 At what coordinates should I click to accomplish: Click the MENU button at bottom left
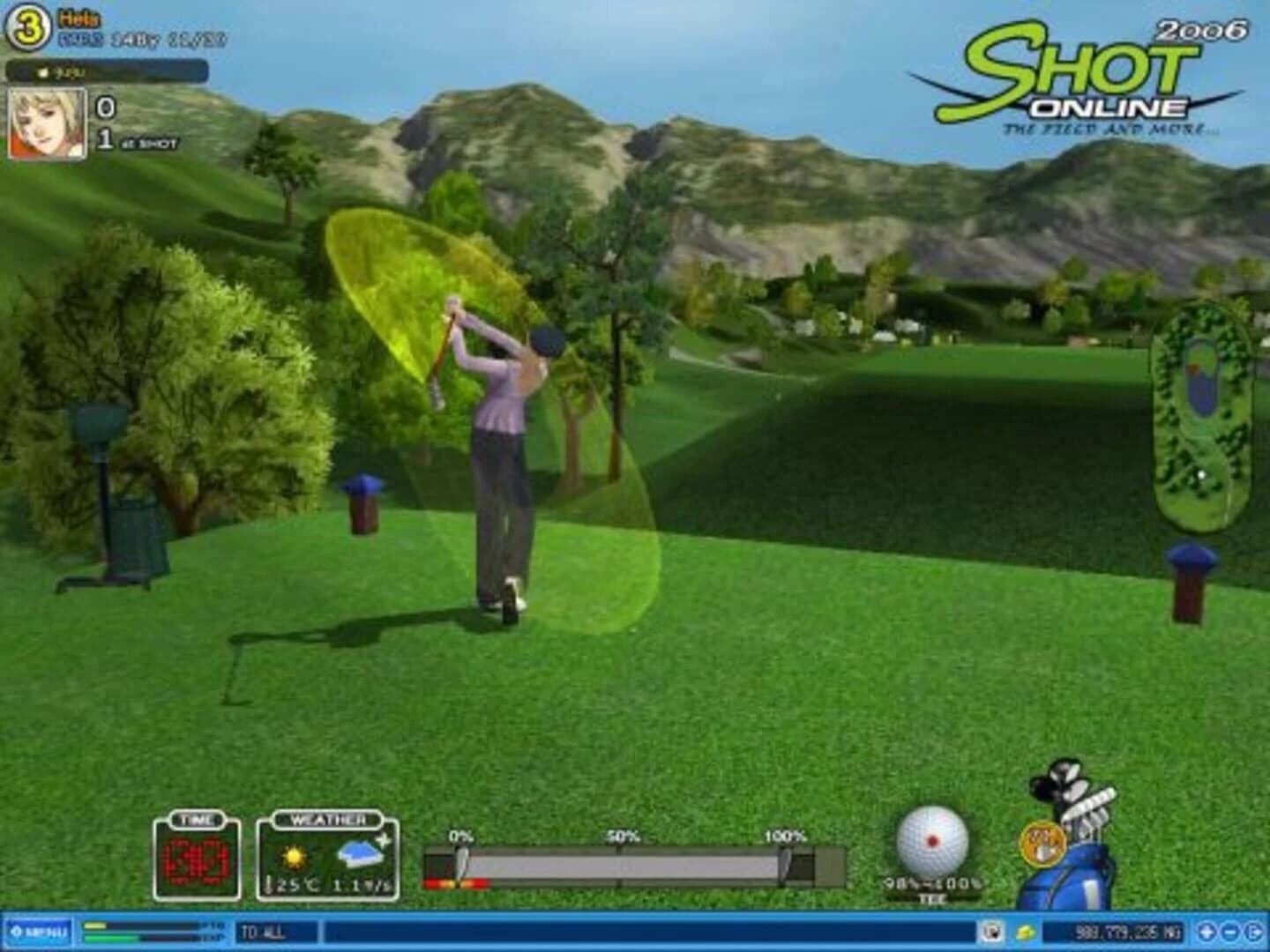tap(40, 931)
